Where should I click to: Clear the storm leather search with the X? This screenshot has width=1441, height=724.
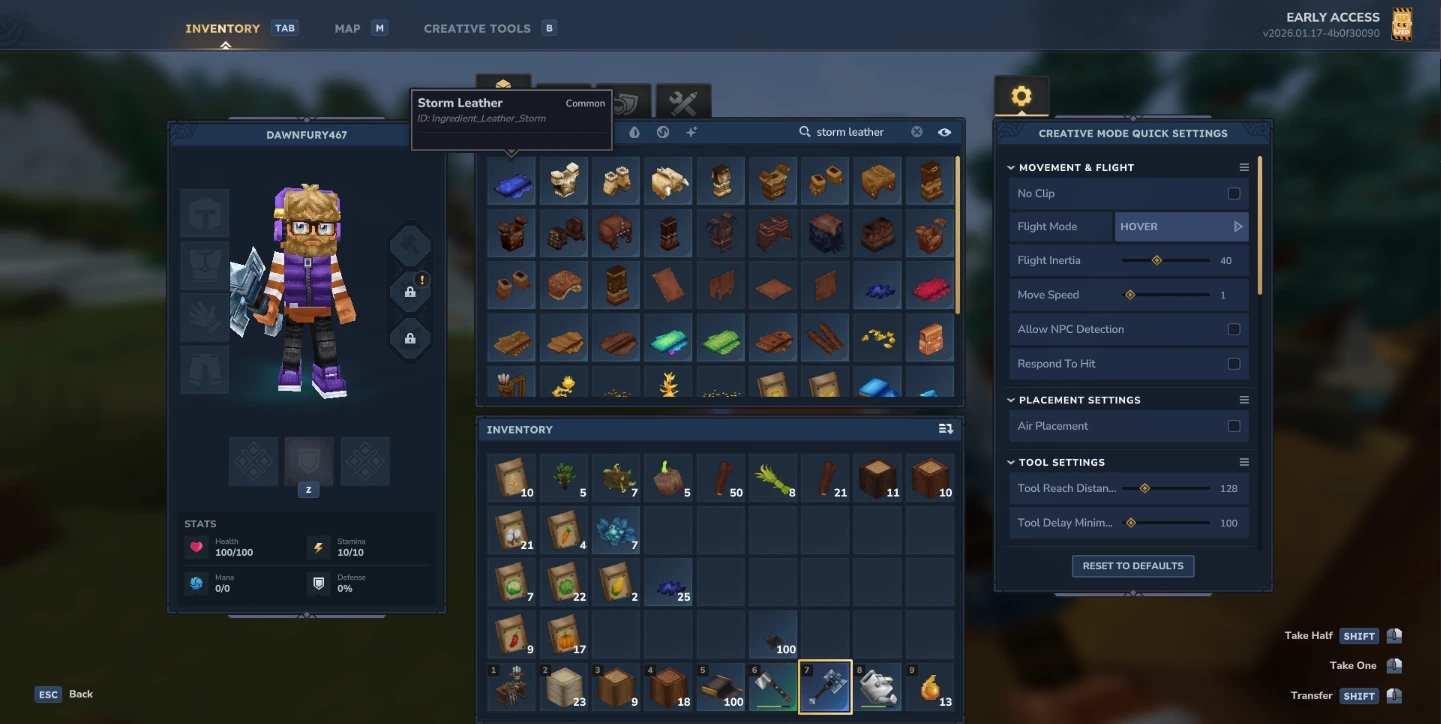pyautogui.click(x=916, y=131)
